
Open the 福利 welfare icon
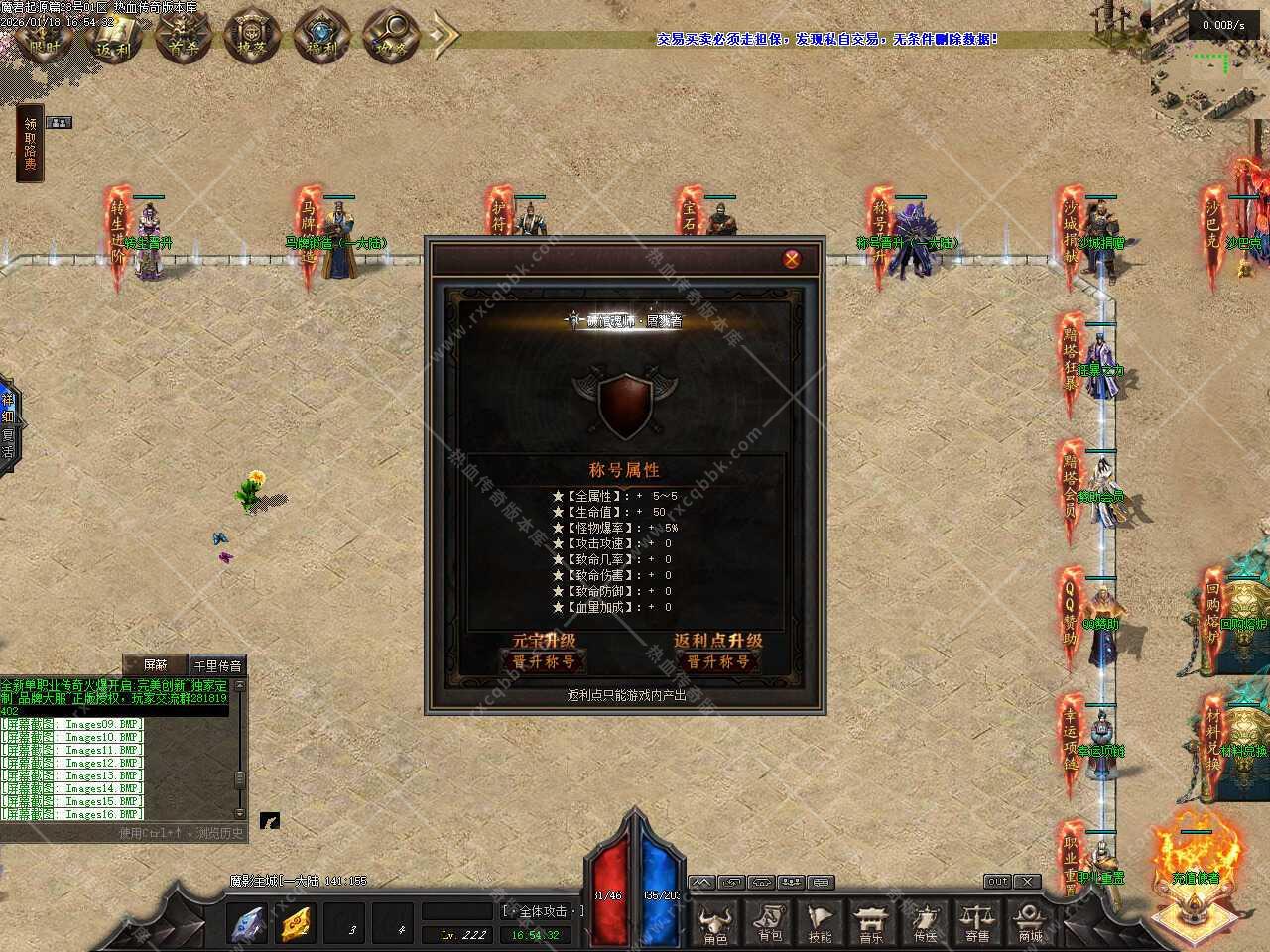tap(321, 36)
